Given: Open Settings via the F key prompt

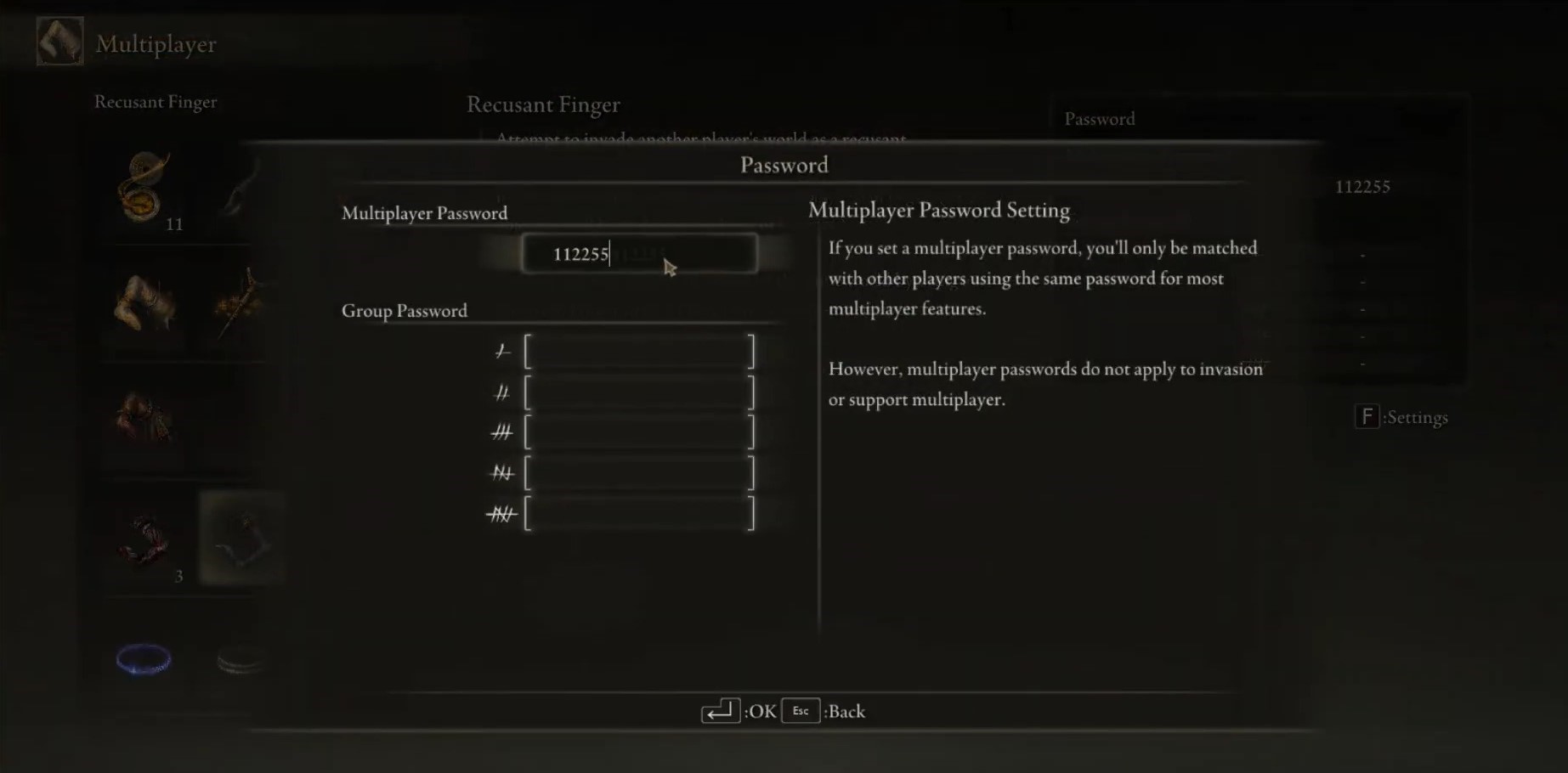Looking at the screenshot, I should [x=1366, y=417].
